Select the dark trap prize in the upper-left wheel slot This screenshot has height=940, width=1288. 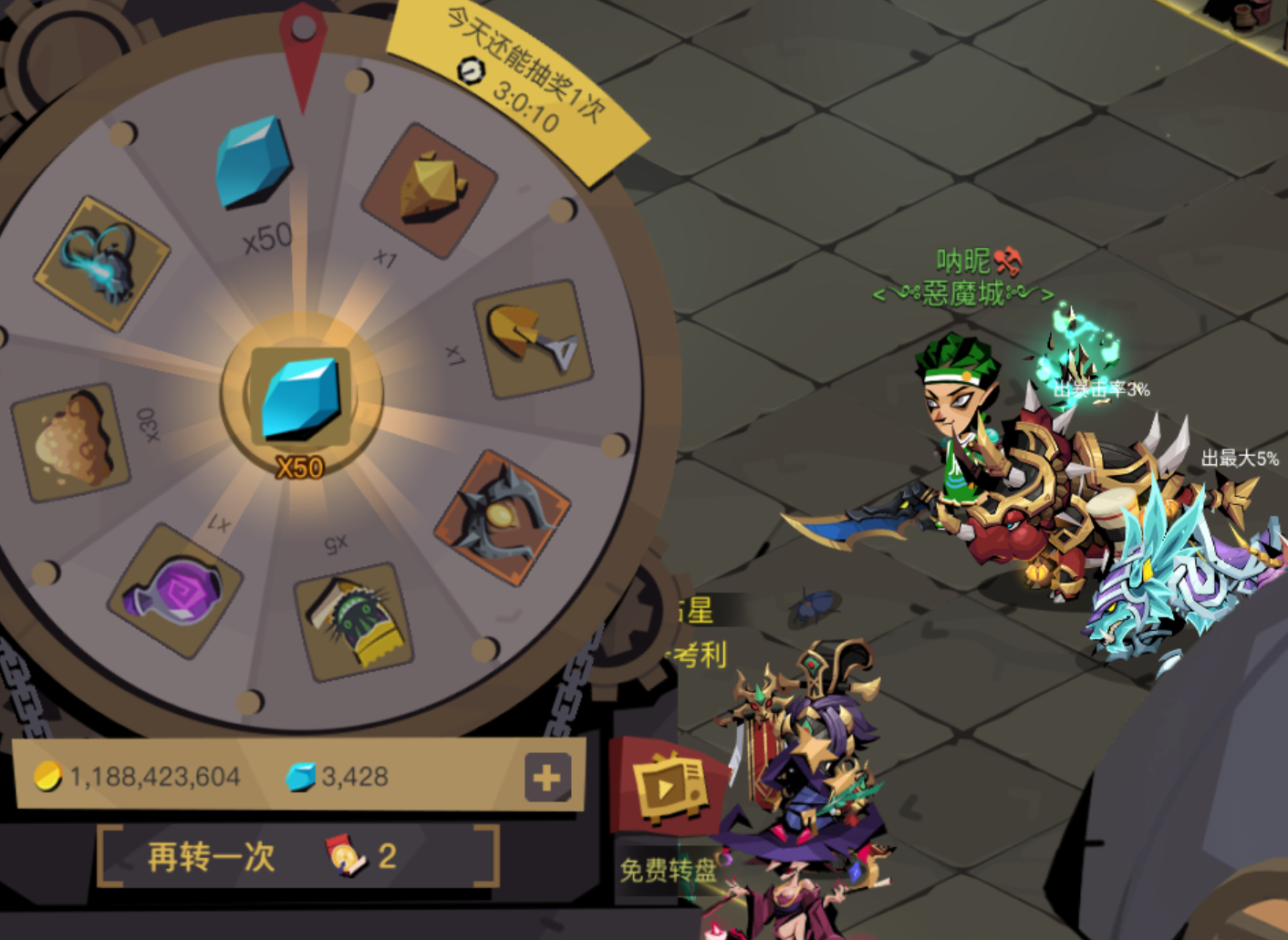(100, 264)
